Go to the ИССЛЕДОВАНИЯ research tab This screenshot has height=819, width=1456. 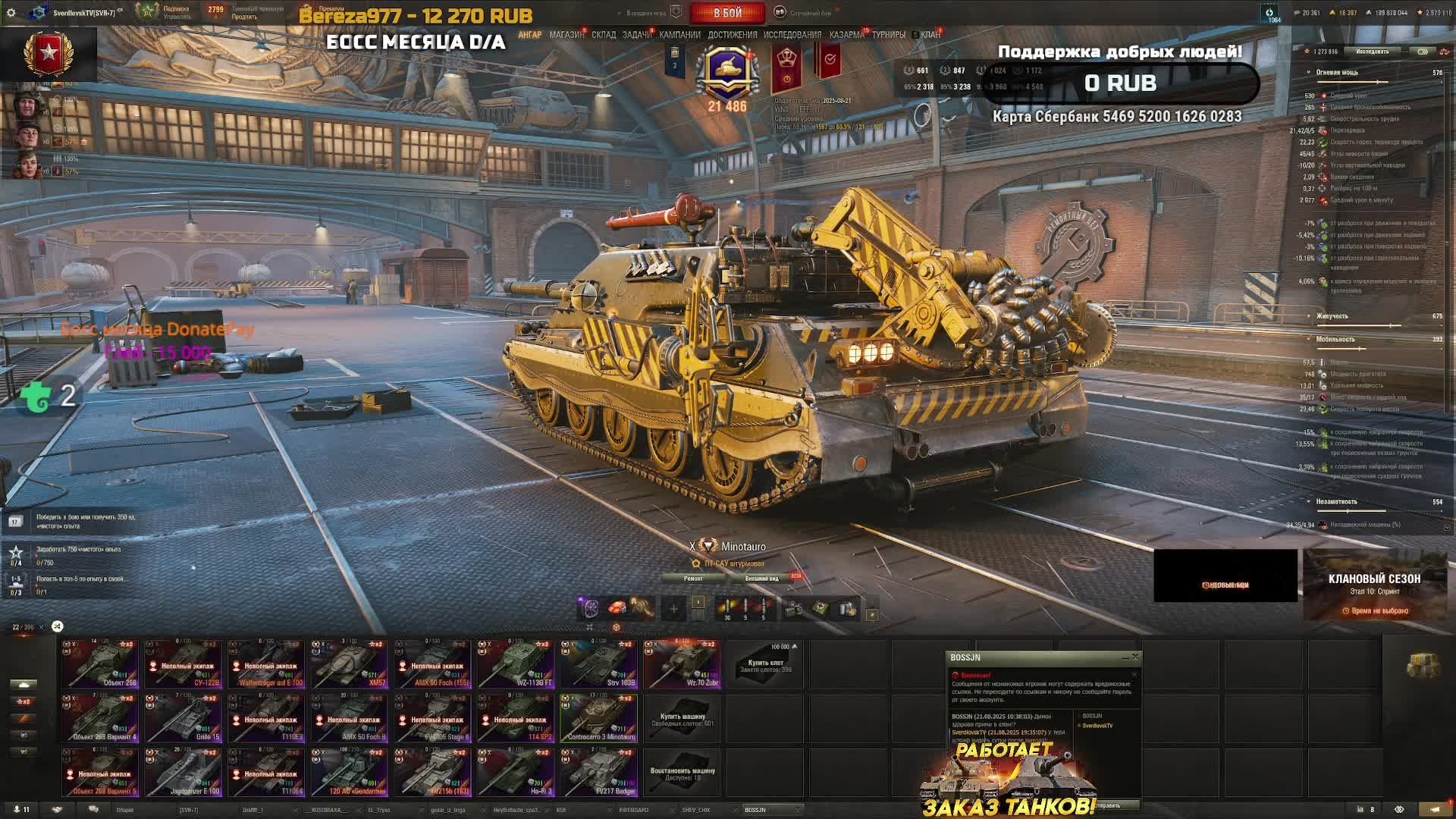click(792, 35)
